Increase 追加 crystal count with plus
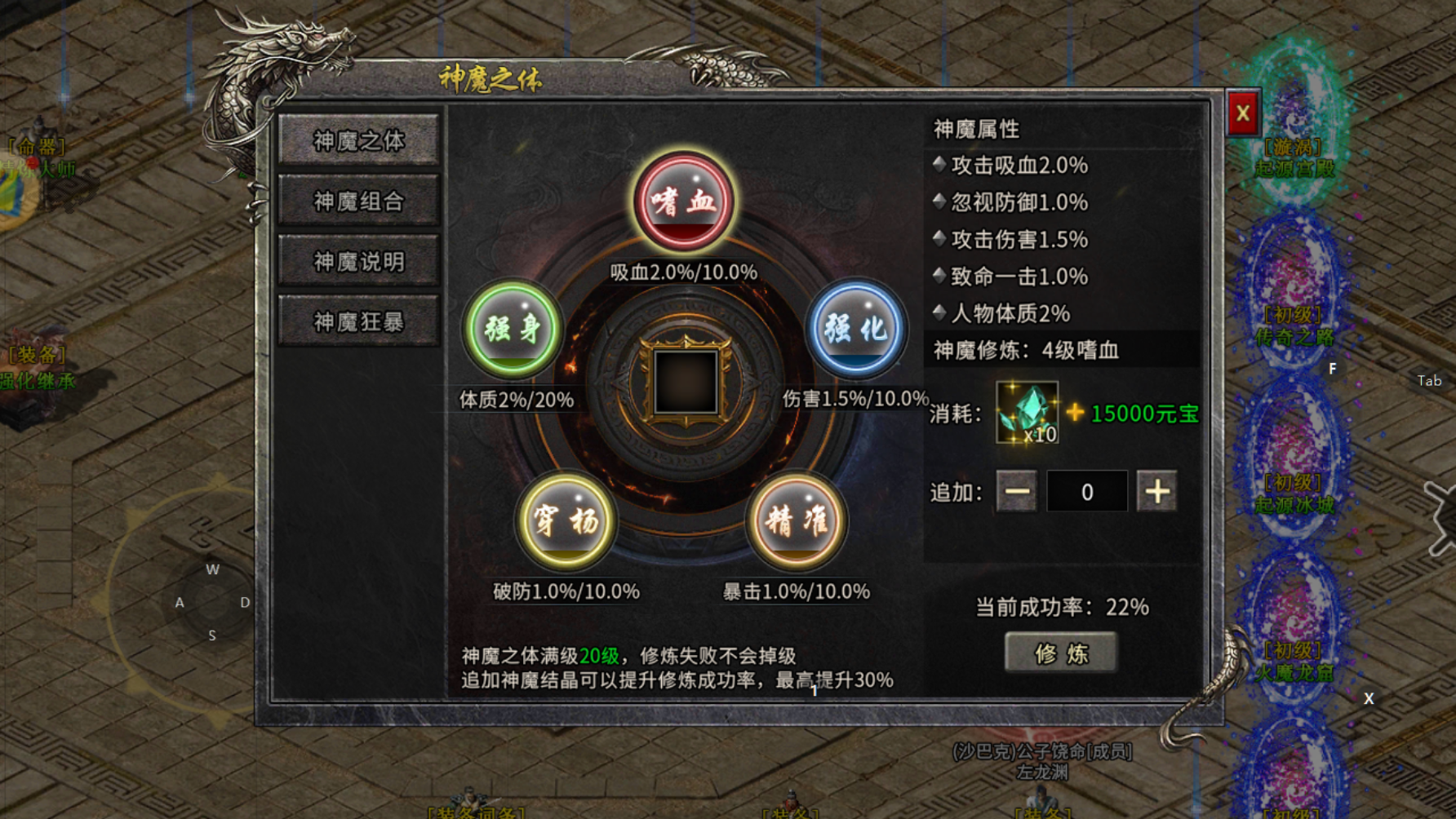The width and height of the screenshot is (1456, 819). coord(1157,490)
